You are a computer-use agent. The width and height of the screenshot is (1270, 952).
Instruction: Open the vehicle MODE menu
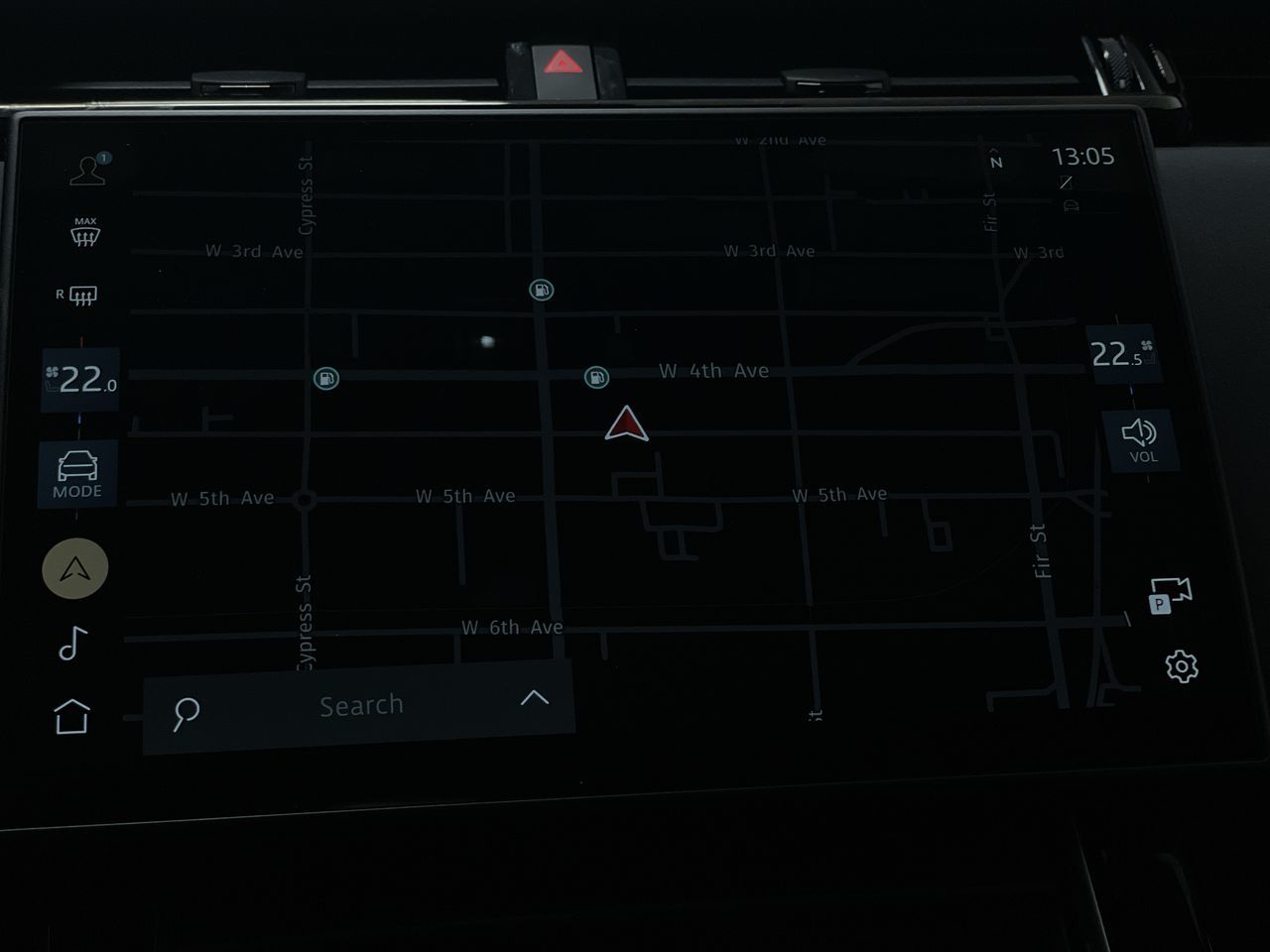point(77,474)
